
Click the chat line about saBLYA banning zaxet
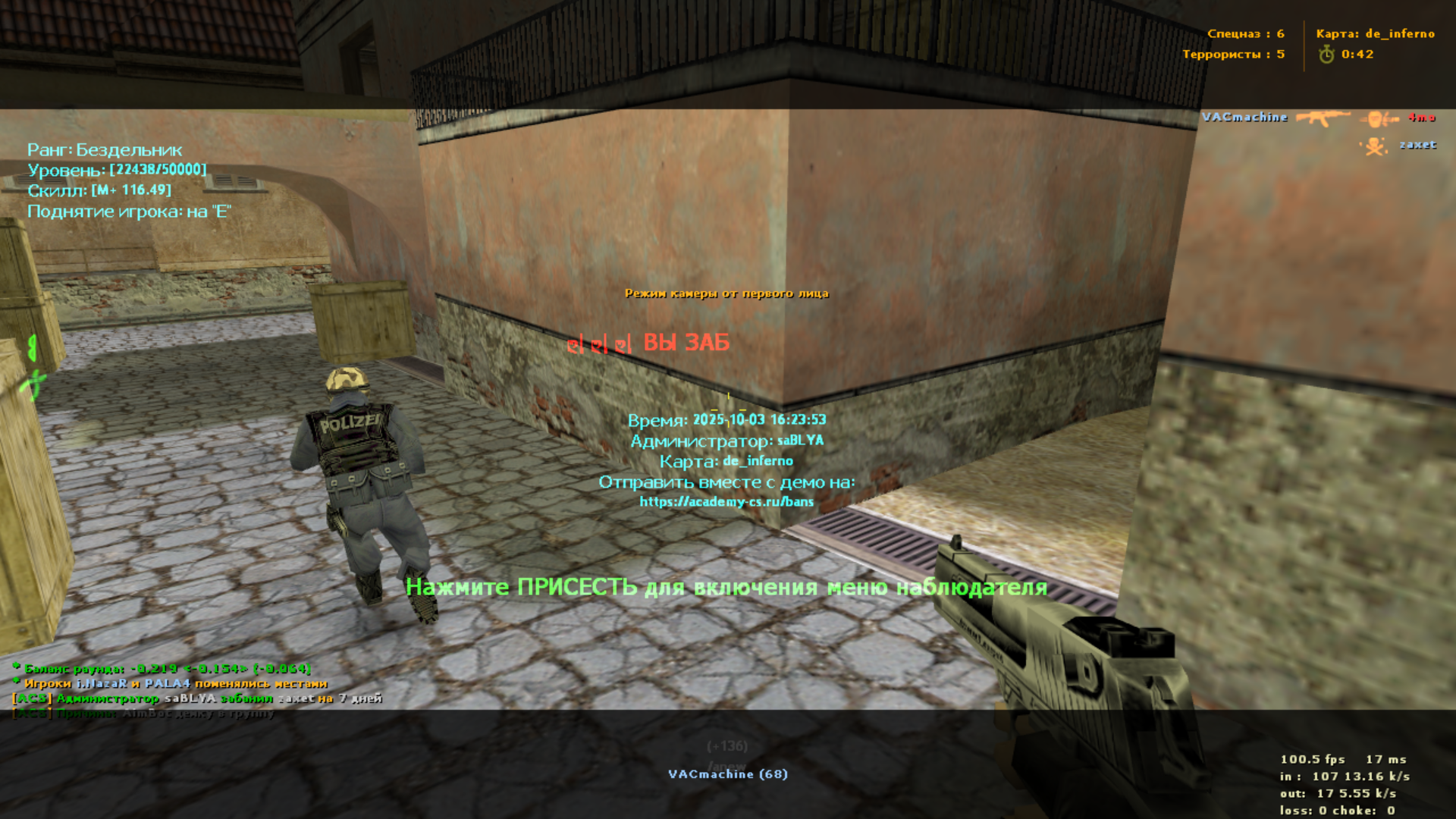(x=197, y=698)
